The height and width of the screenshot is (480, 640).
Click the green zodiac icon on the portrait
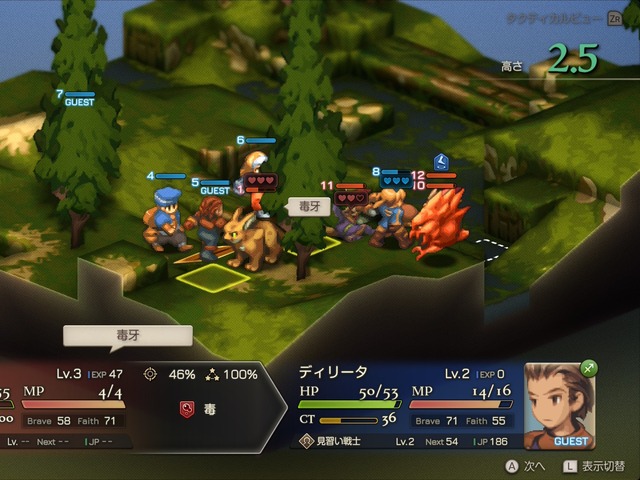(588, 367)
